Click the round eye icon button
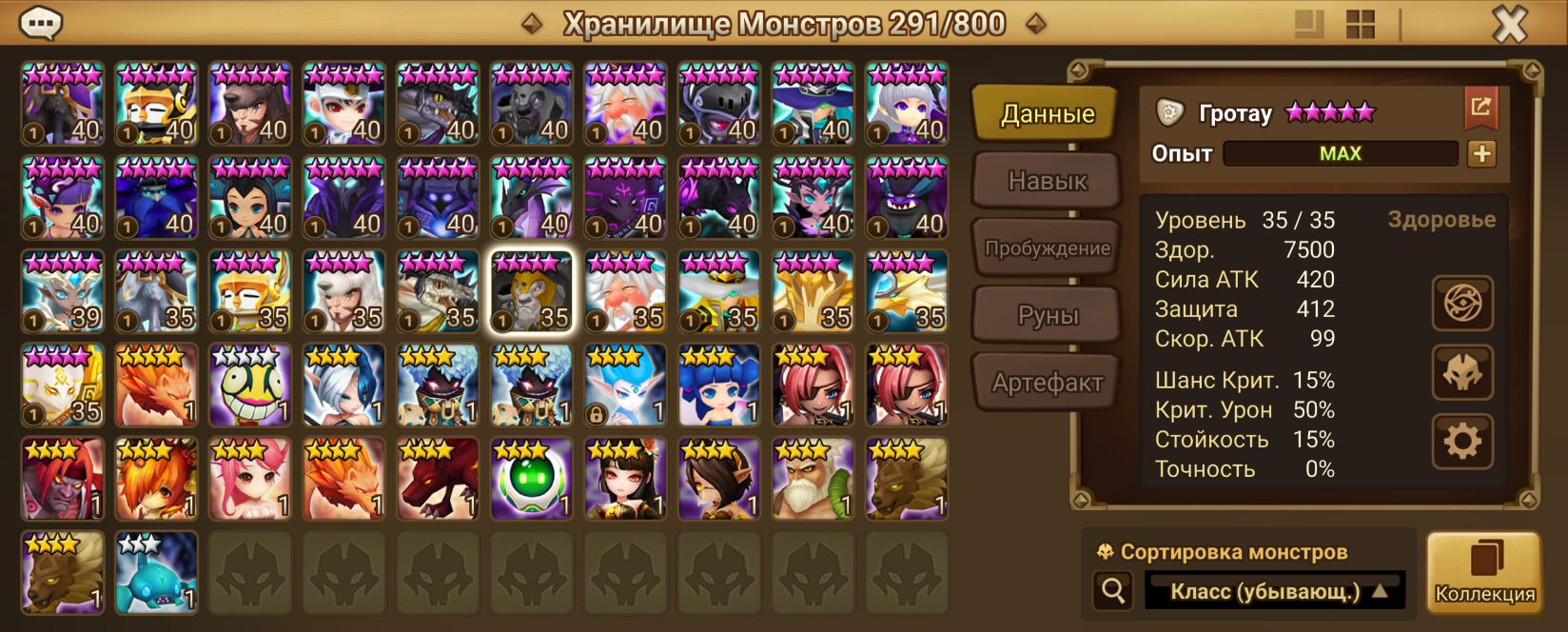The height and width of the screenshot is (632, 1568). coord(1462,304)
